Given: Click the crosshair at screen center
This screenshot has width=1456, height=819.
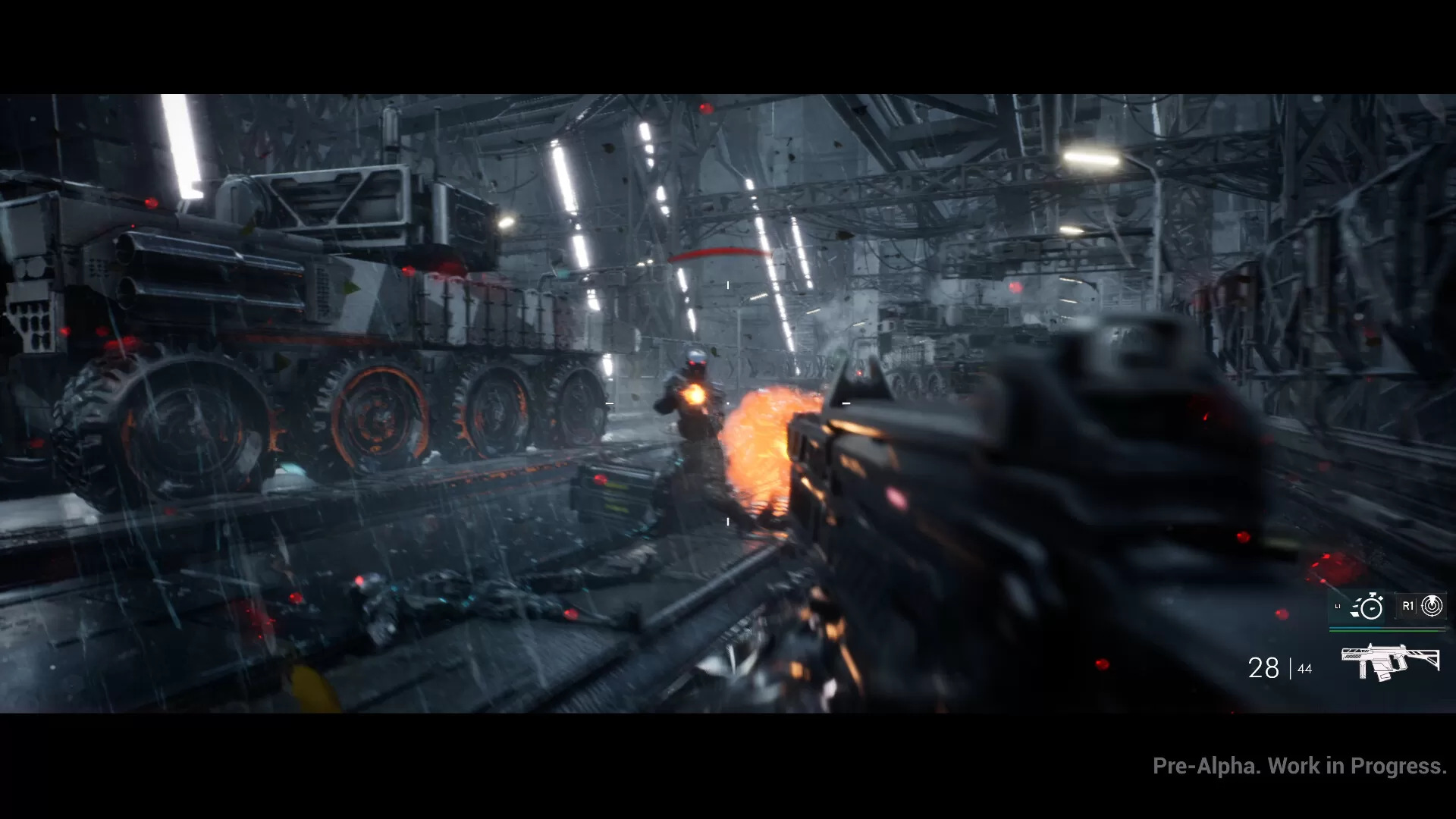Looking at the screenshot, I should tap(727, 402).
